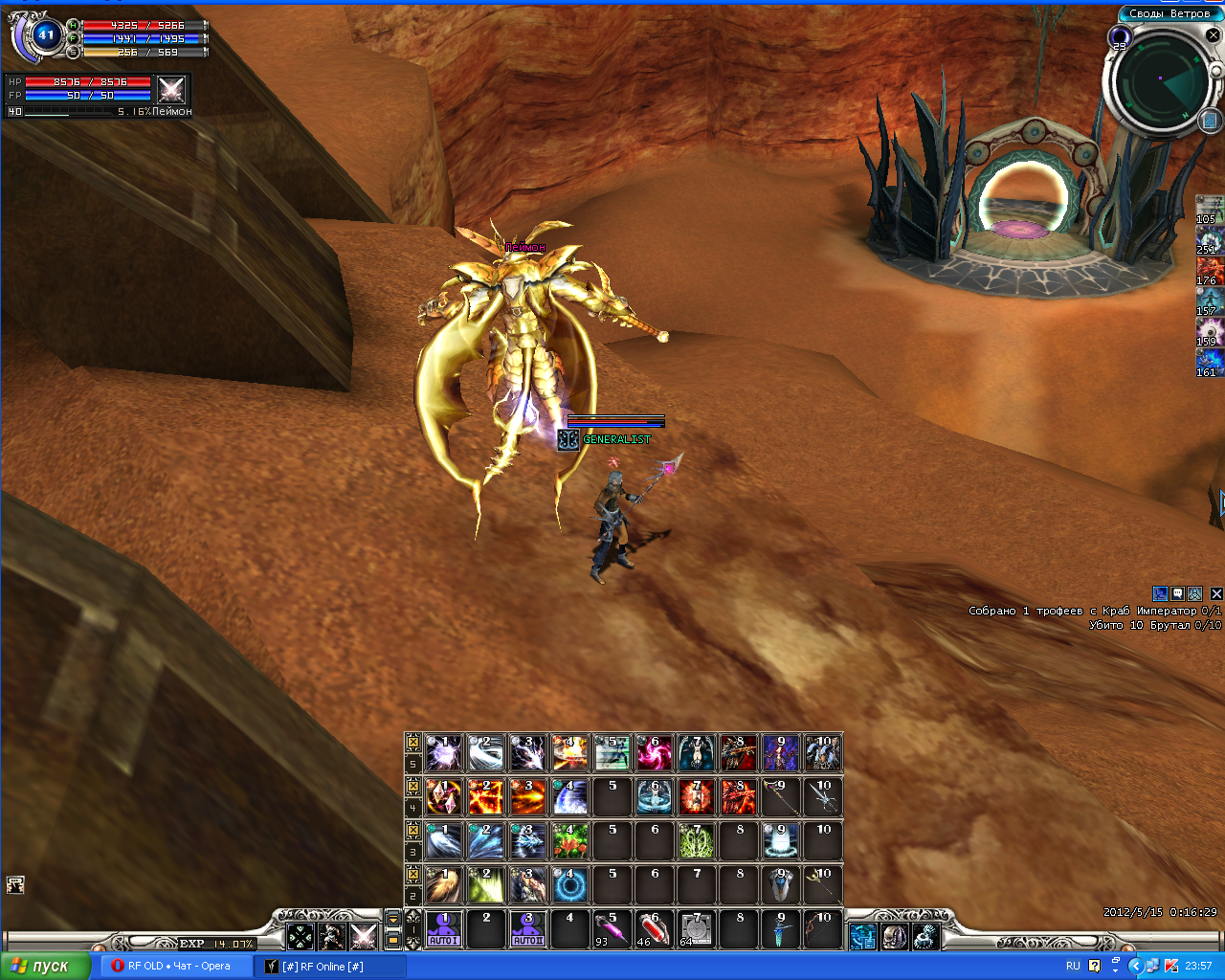The height and width of the screenshot is (980, 1225).
Task: Open the speech bubble chat icon
Action: (1178, 593)
